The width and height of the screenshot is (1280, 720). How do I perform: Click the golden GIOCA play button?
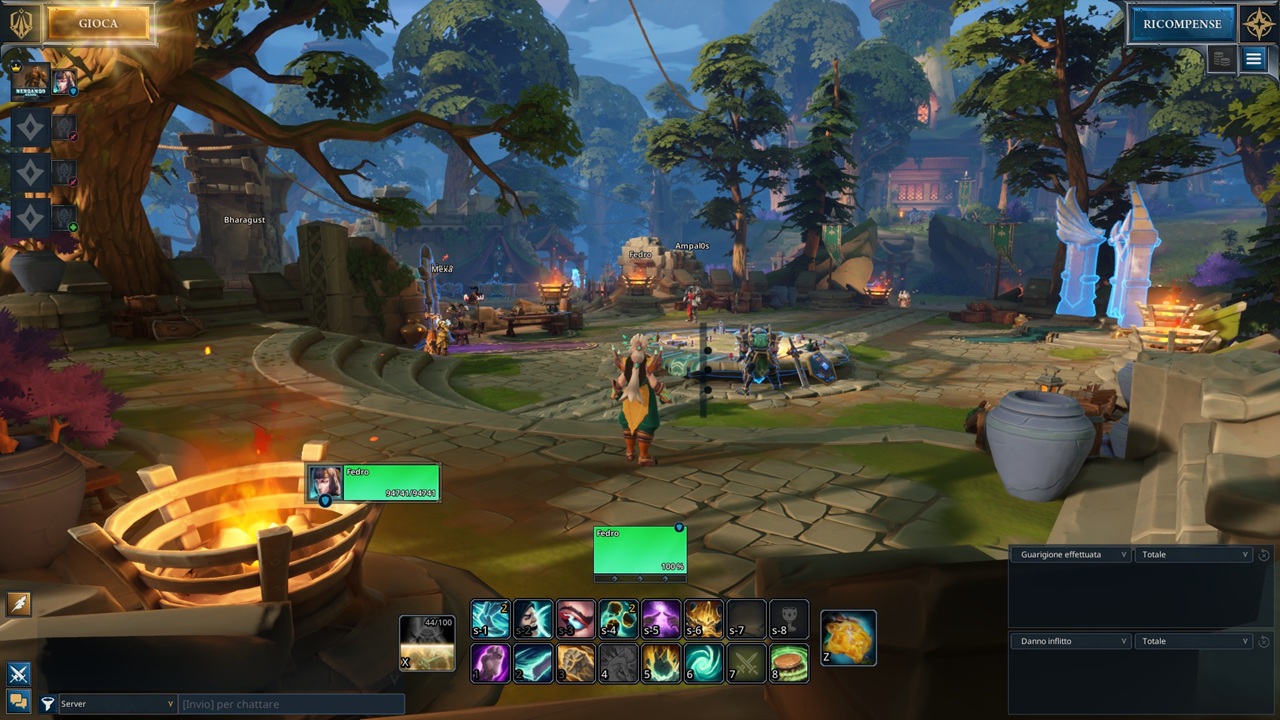point(98,24)
